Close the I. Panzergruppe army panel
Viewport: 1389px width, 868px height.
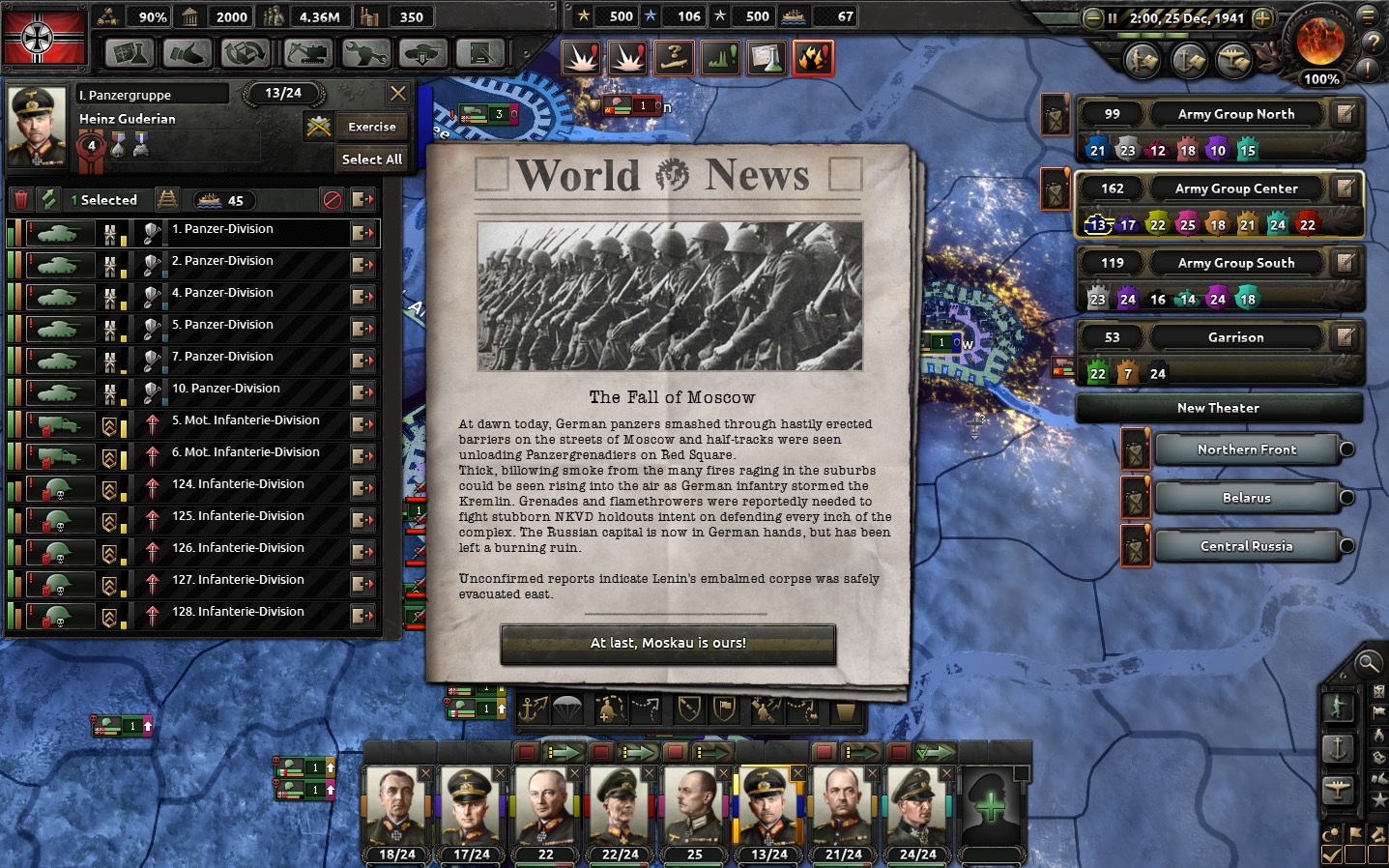[x=398, y=94]
